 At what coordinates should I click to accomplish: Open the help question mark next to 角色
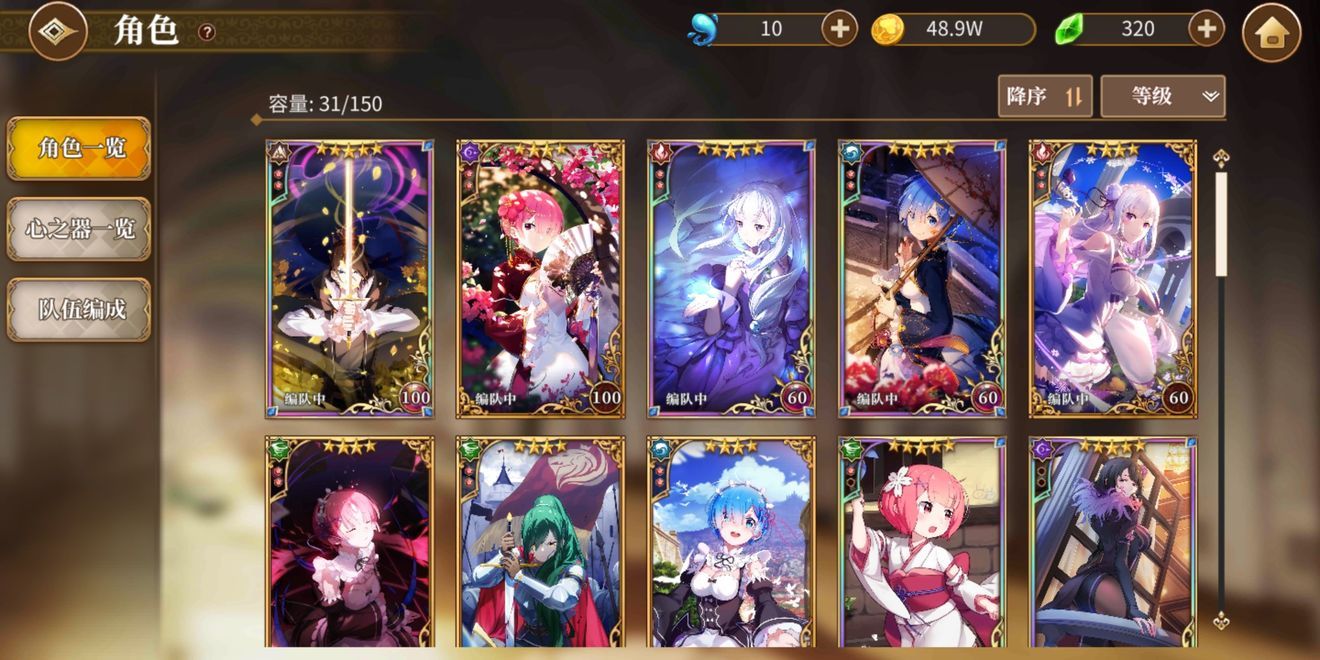click(206, 32)
